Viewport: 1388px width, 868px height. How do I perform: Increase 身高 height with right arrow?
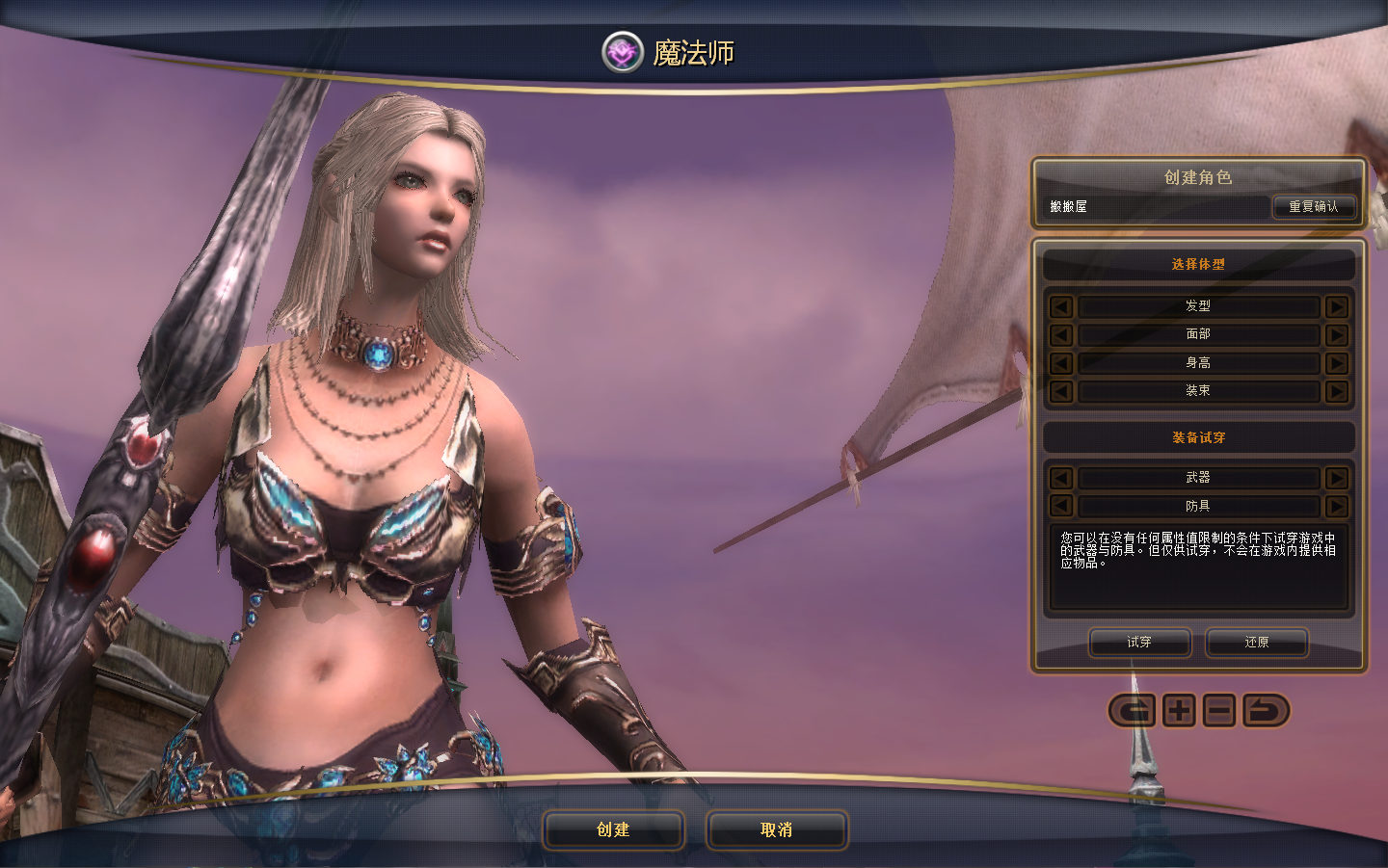click(1336, 363)
